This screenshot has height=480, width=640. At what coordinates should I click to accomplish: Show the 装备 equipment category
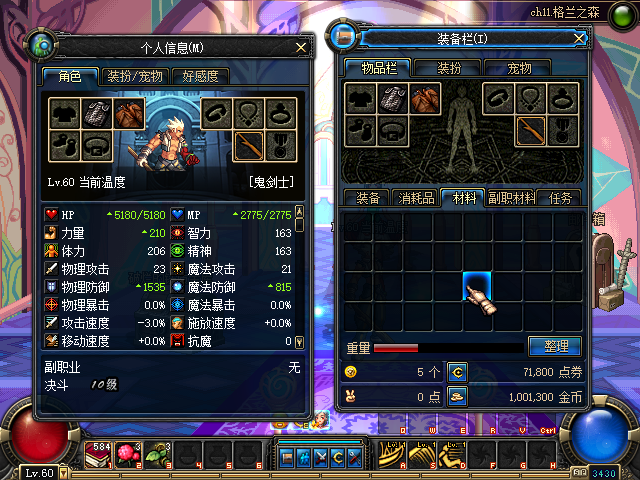366,198
